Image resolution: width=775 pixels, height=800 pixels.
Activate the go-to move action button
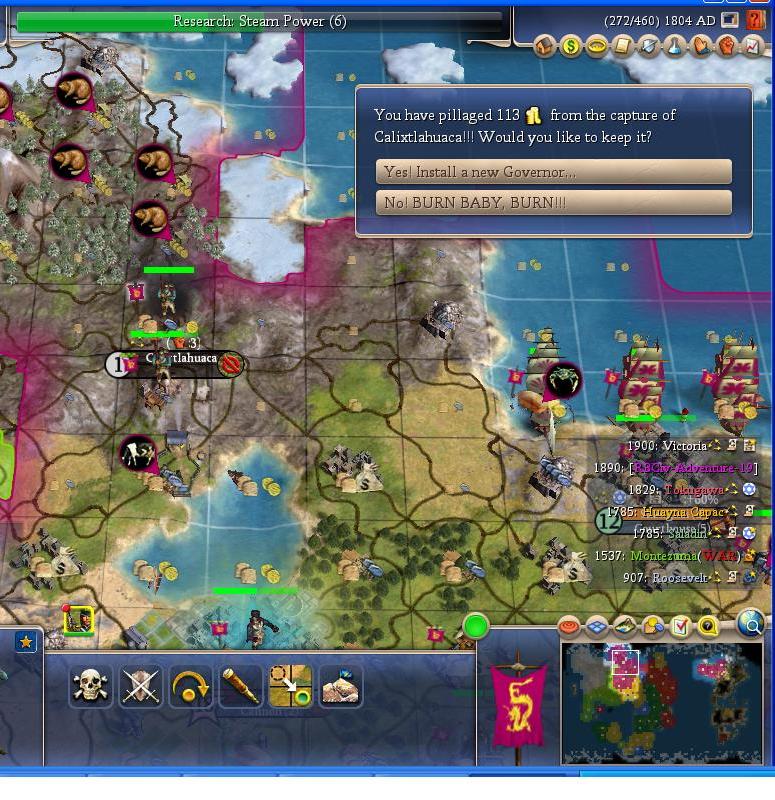[x=290, y=686]
